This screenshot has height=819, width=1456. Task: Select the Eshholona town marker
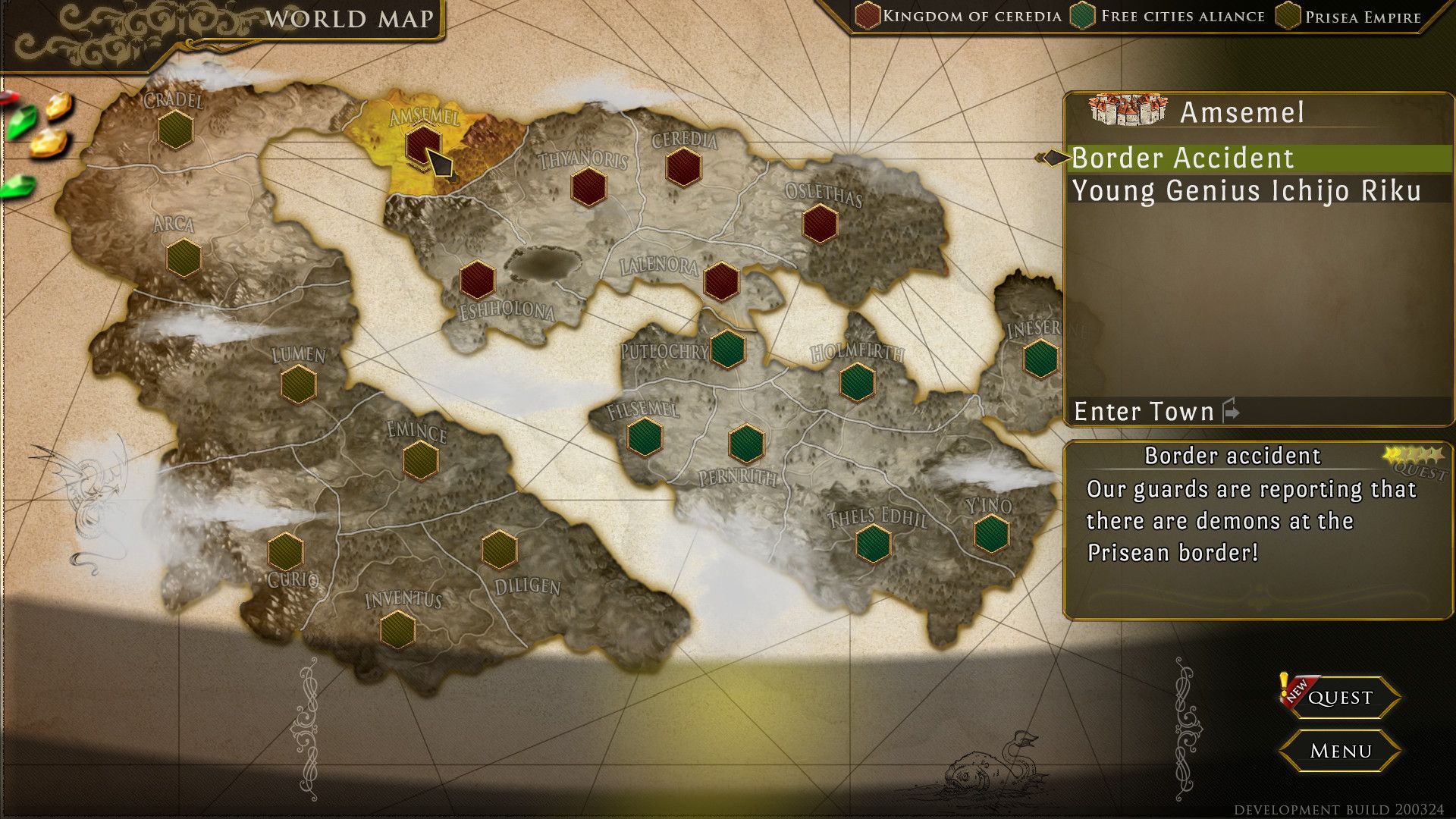tap(477, 279)
